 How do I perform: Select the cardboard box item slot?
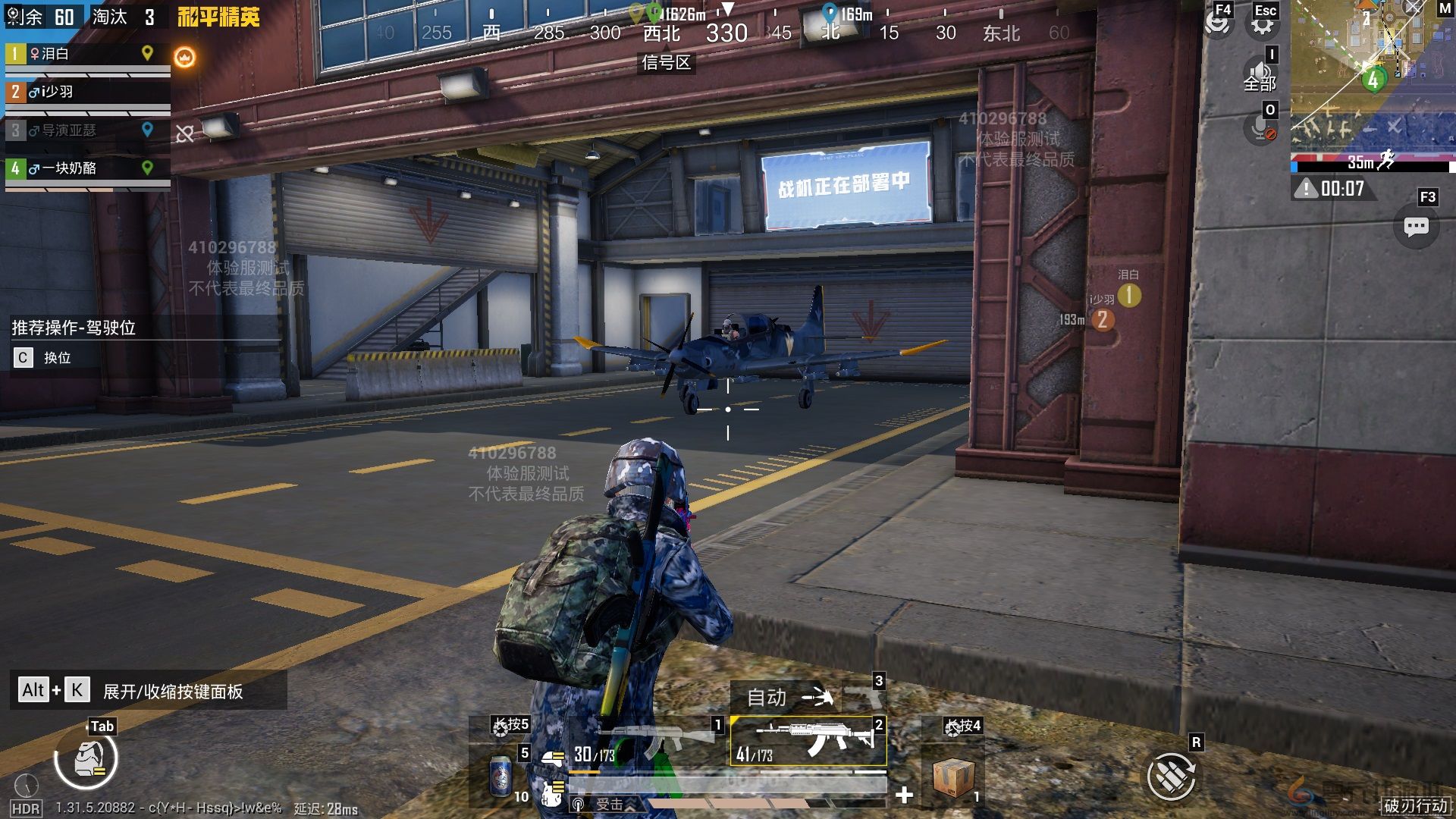pos(952,777)
